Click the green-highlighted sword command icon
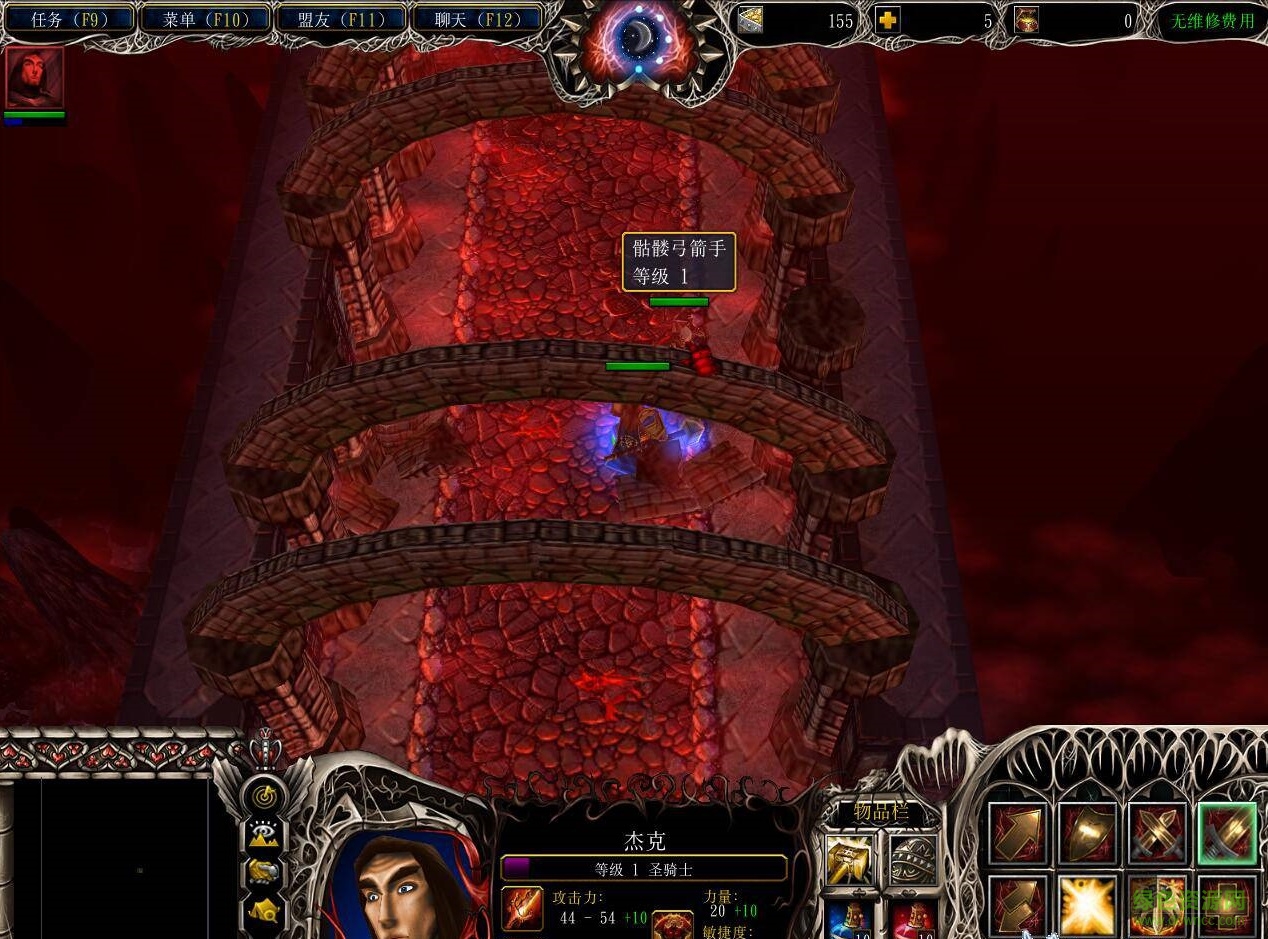1268x939 pixels. click(x=1227, y=833)
